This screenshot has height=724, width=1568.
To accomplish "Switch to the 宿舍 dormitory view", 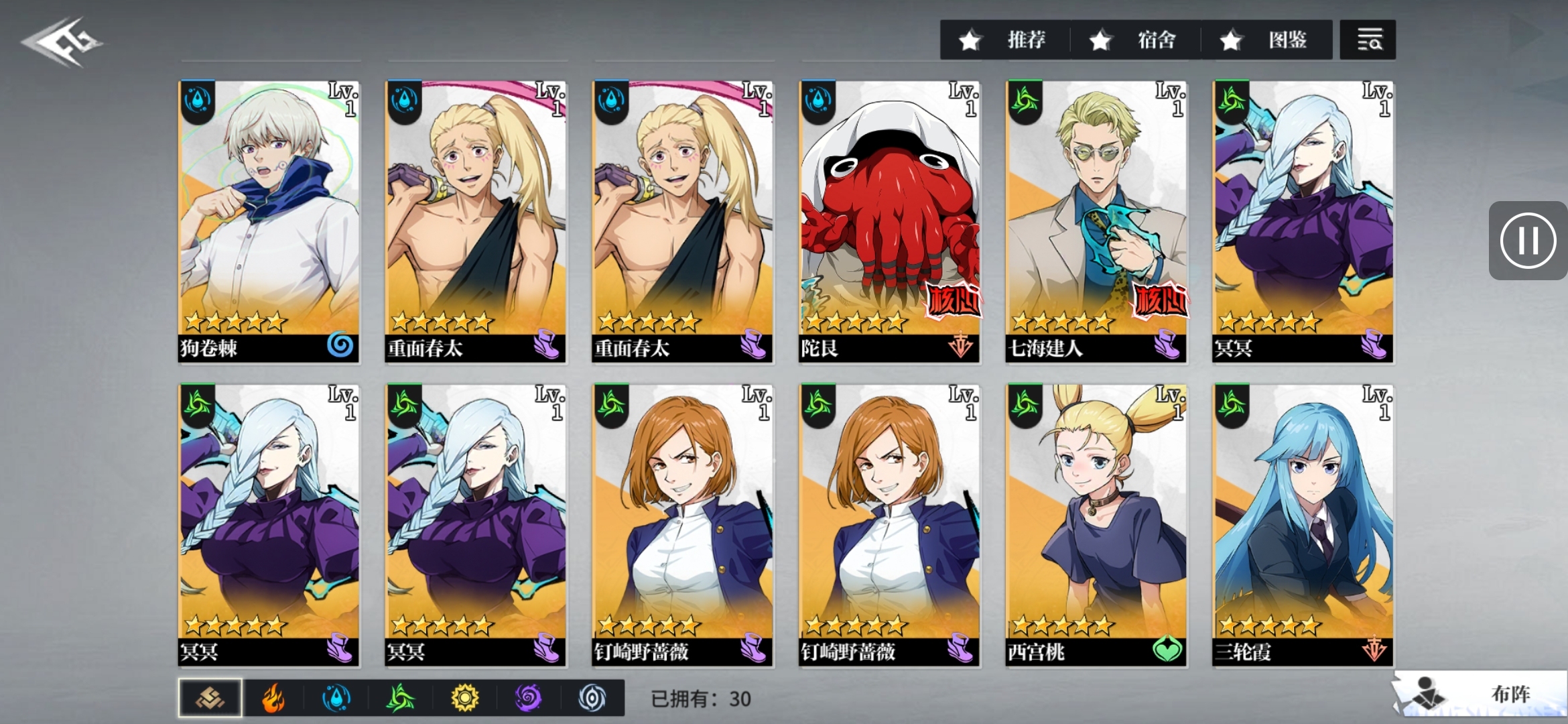I will click(x=1136, y=40).
